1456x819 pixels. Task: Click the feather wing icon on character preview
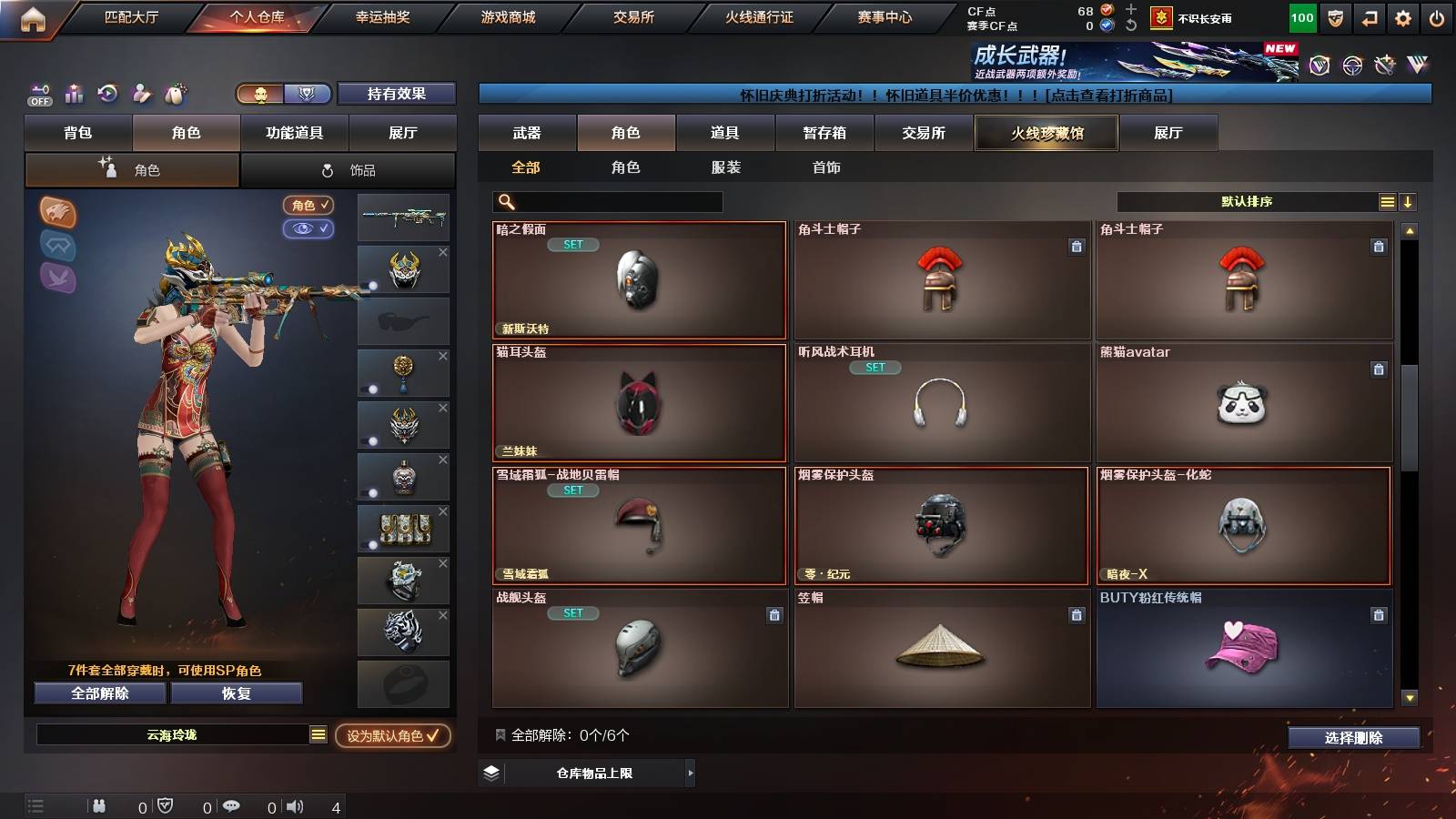(57, 278)
